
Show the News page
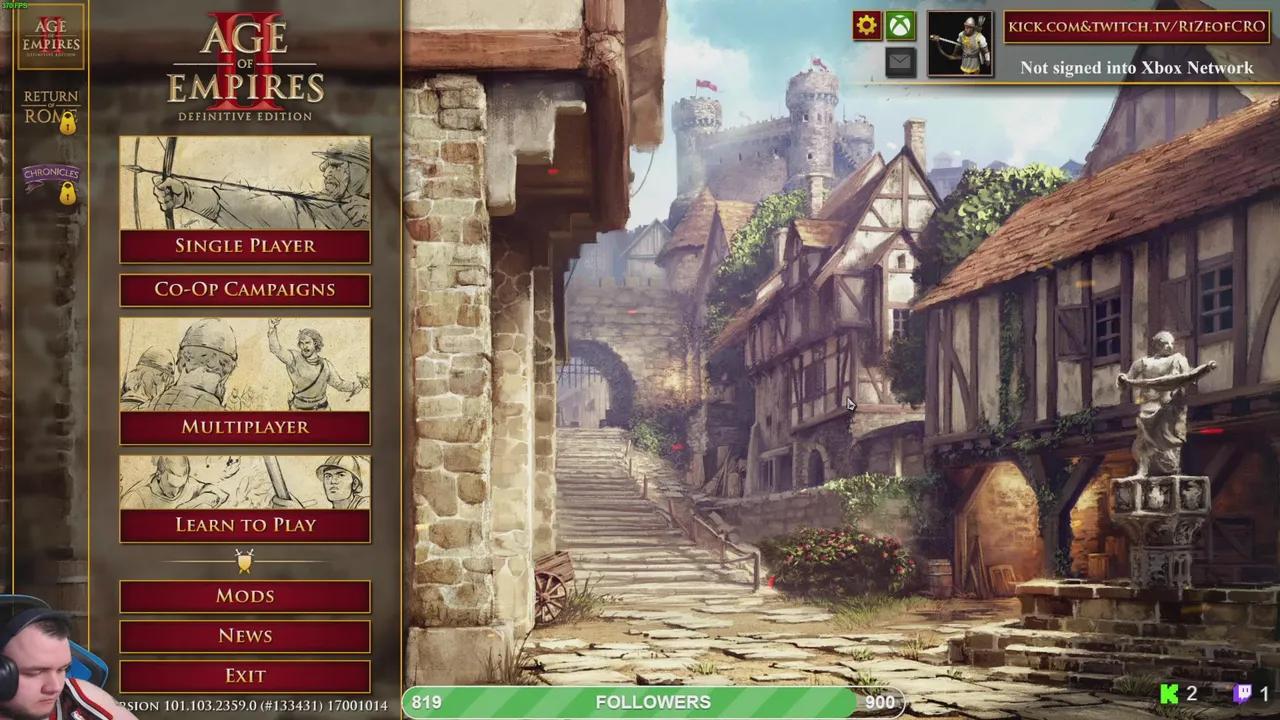tap(245, 636)
